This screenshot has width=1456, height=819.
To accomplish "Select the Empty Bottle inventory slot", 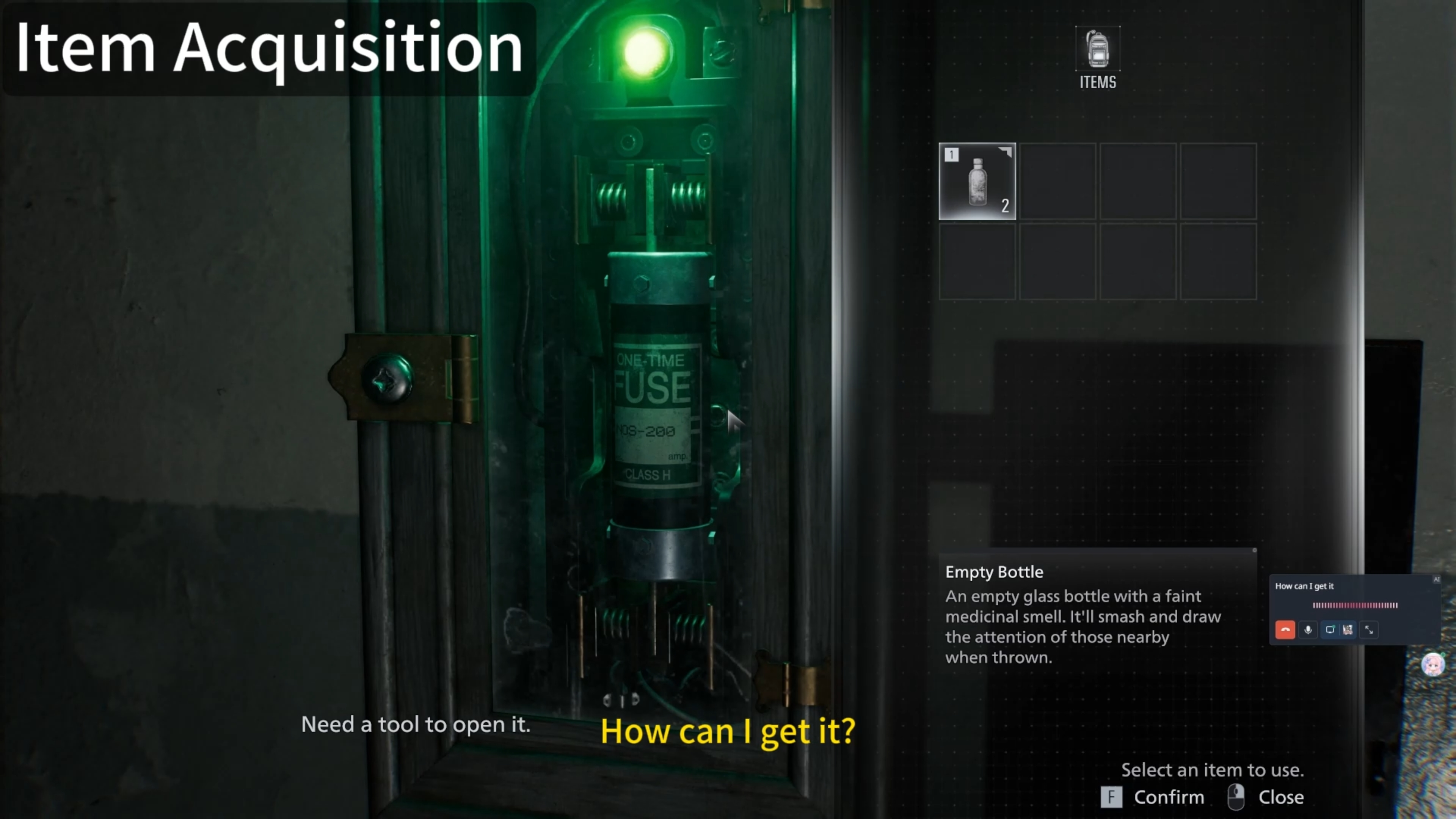I will pyautogui.click(x=977, y=182).
